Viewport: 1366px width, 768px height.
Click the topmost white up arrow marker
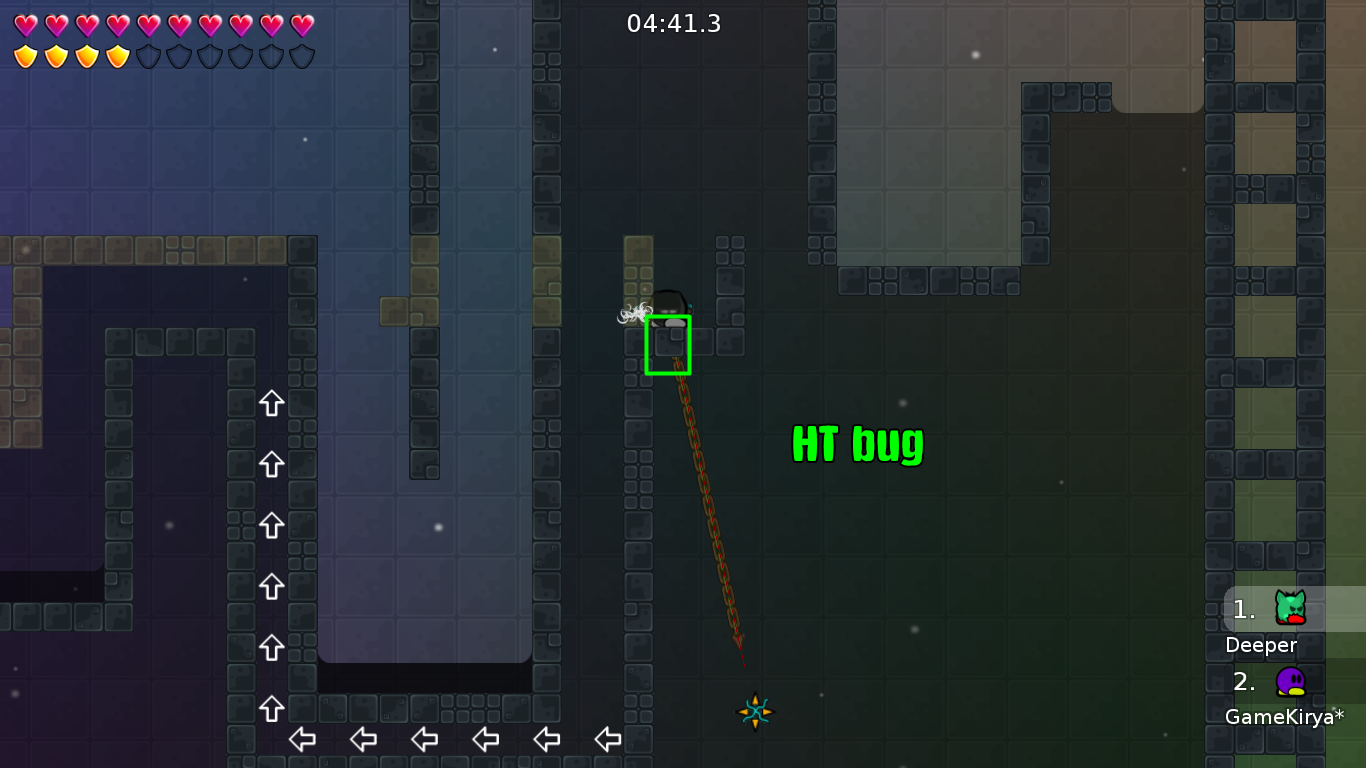pyautogui.click(x=271, y=403)
